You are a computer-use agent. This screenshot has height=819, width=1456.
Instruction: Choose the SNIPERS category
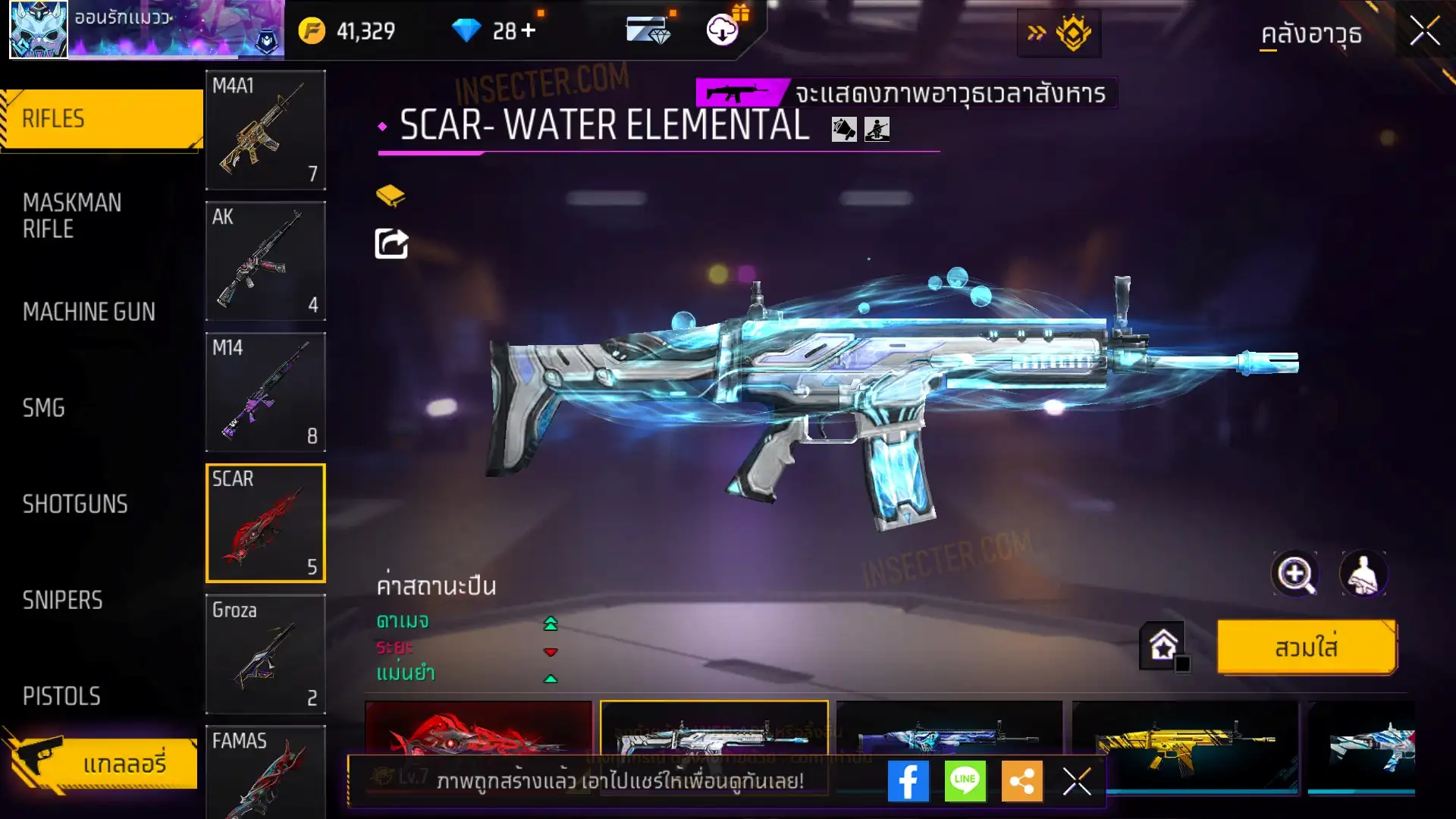(x=62, y=601)
